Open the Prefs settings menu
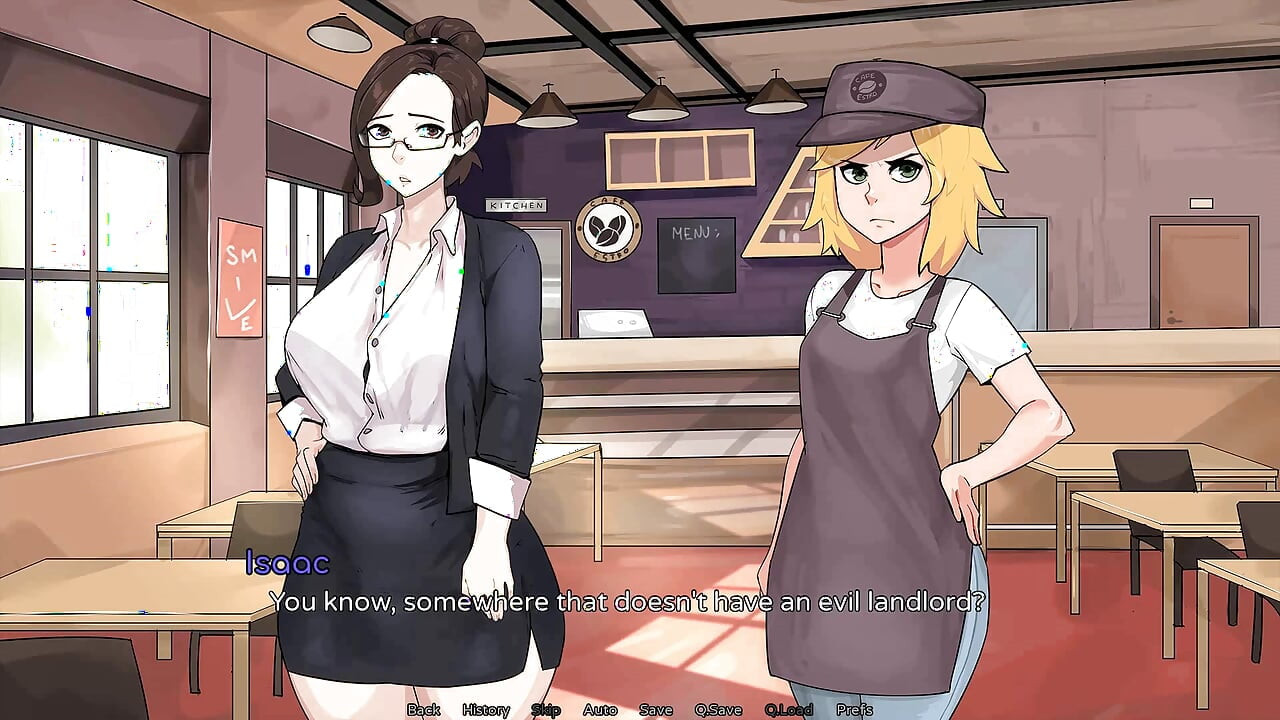Image resolution: width=1280 pixels, height=720 pixels. [854, 710]
